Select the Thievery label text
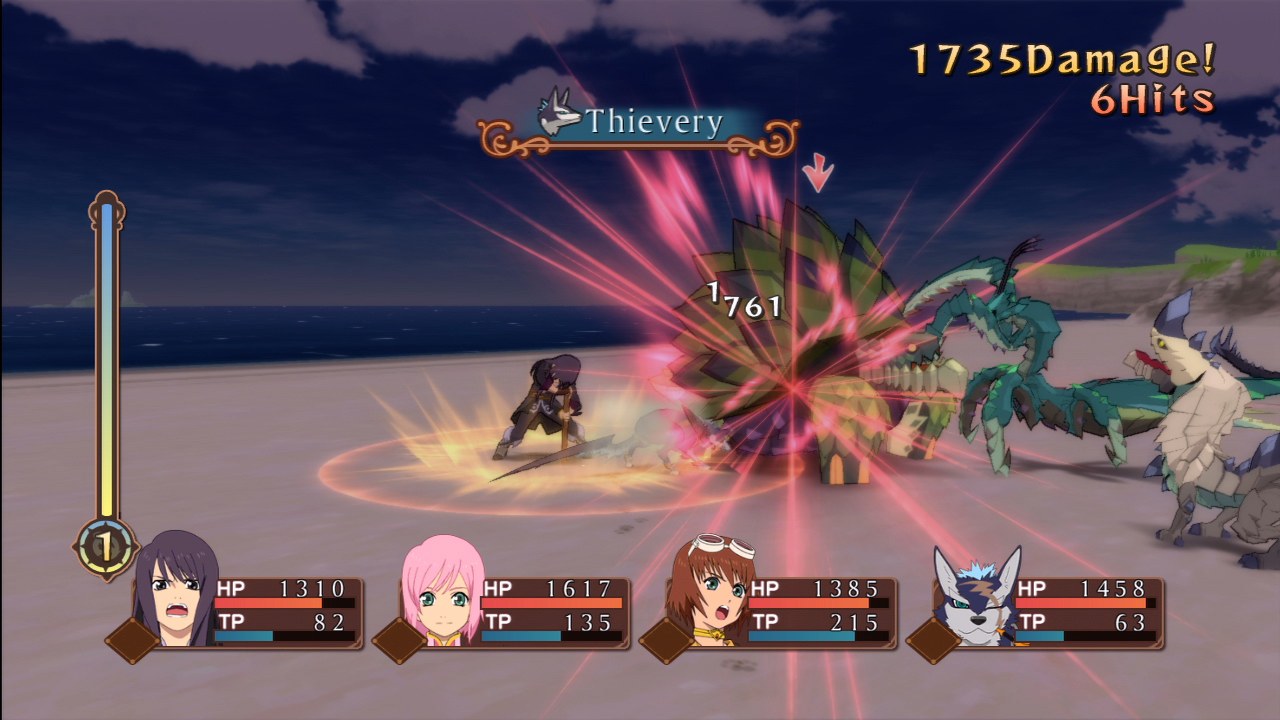The image size is (1280, 720). pyautogui.click(x=650, y=121)
